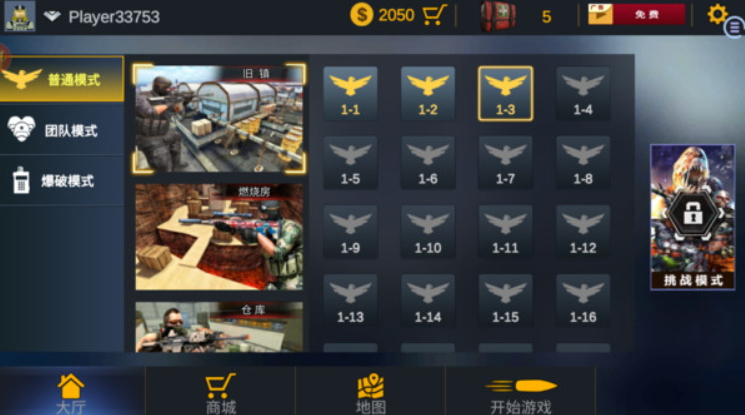745x415 pixels.
Task: Claim the 免费 free reward button
Action: [x=636, y=15]
